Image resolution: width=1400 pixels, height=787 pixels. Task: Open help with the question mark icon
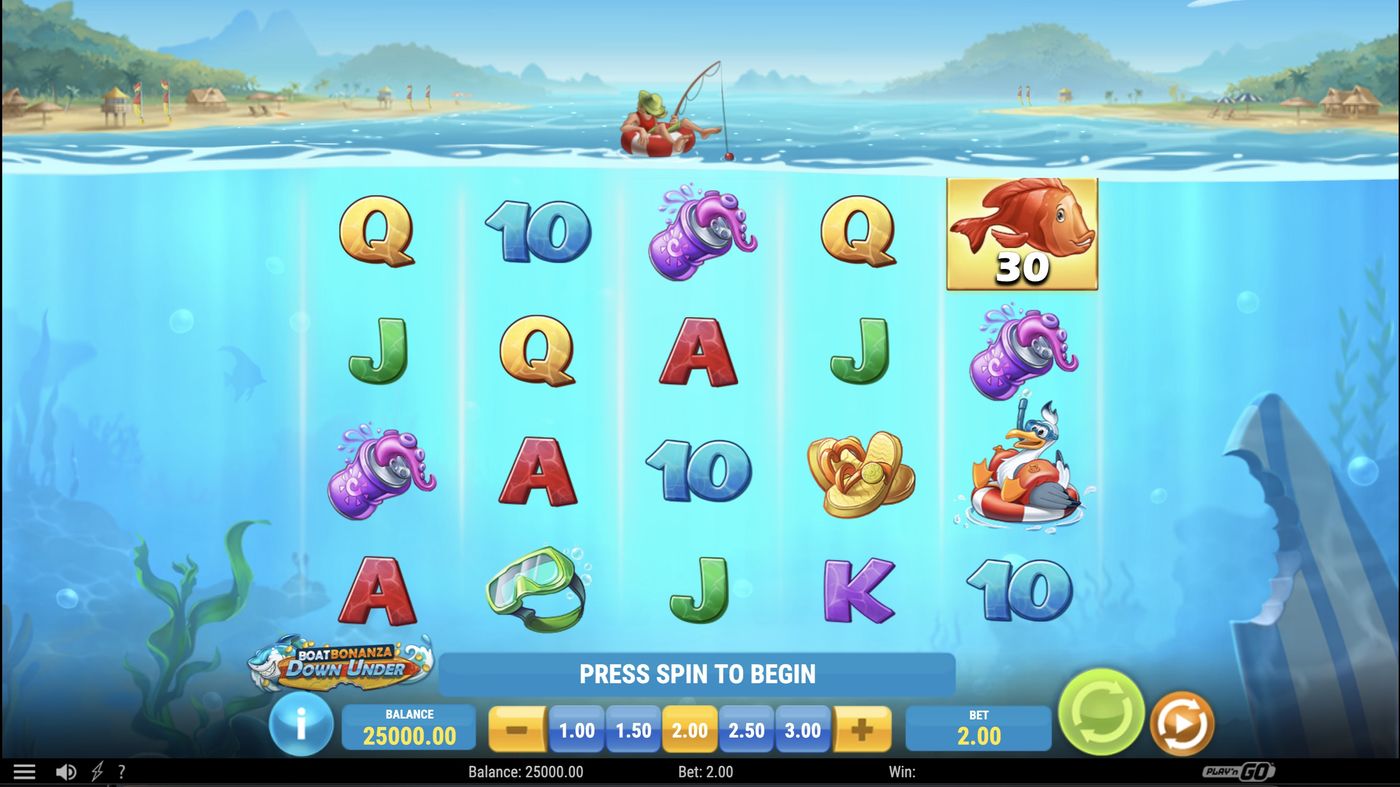[x=122, y=771]
